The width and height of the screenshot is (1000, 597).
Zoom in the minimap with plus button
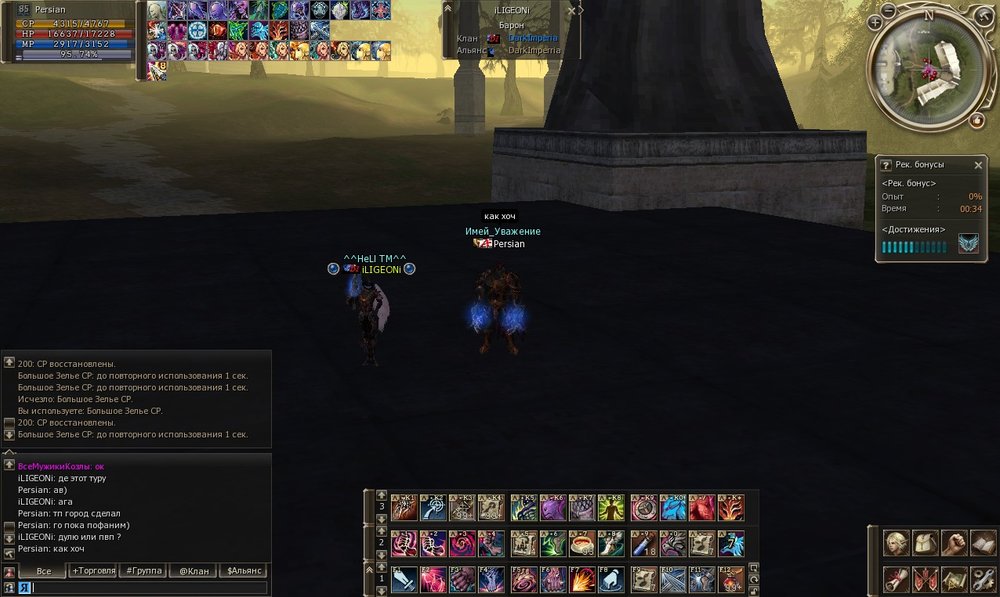pyautogui.click(x=875, y=21)
